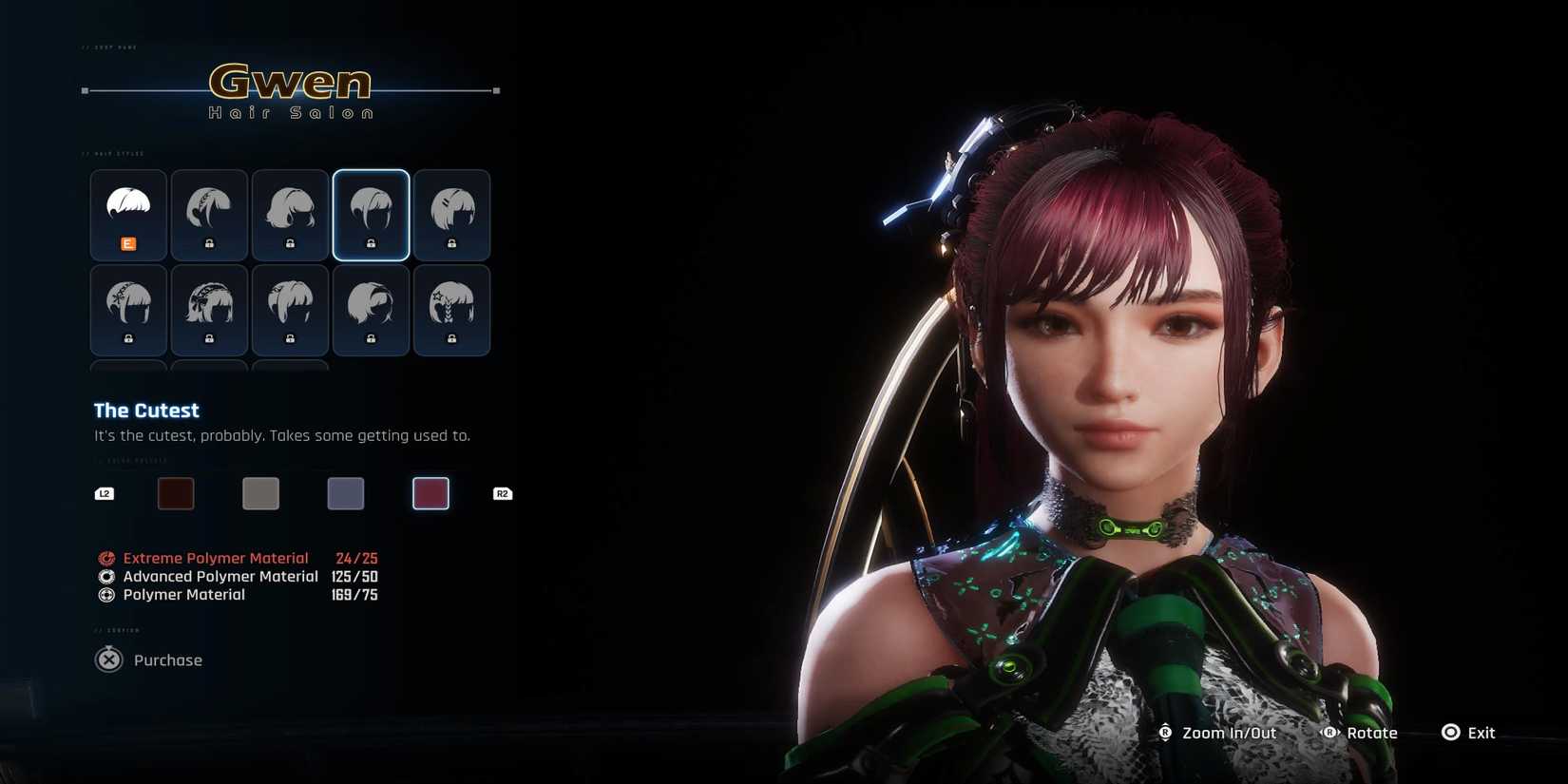This screenshot has width=1568, height=784.
Task: Click the Polymer Material icon
Action: click(x=106, y=595)
